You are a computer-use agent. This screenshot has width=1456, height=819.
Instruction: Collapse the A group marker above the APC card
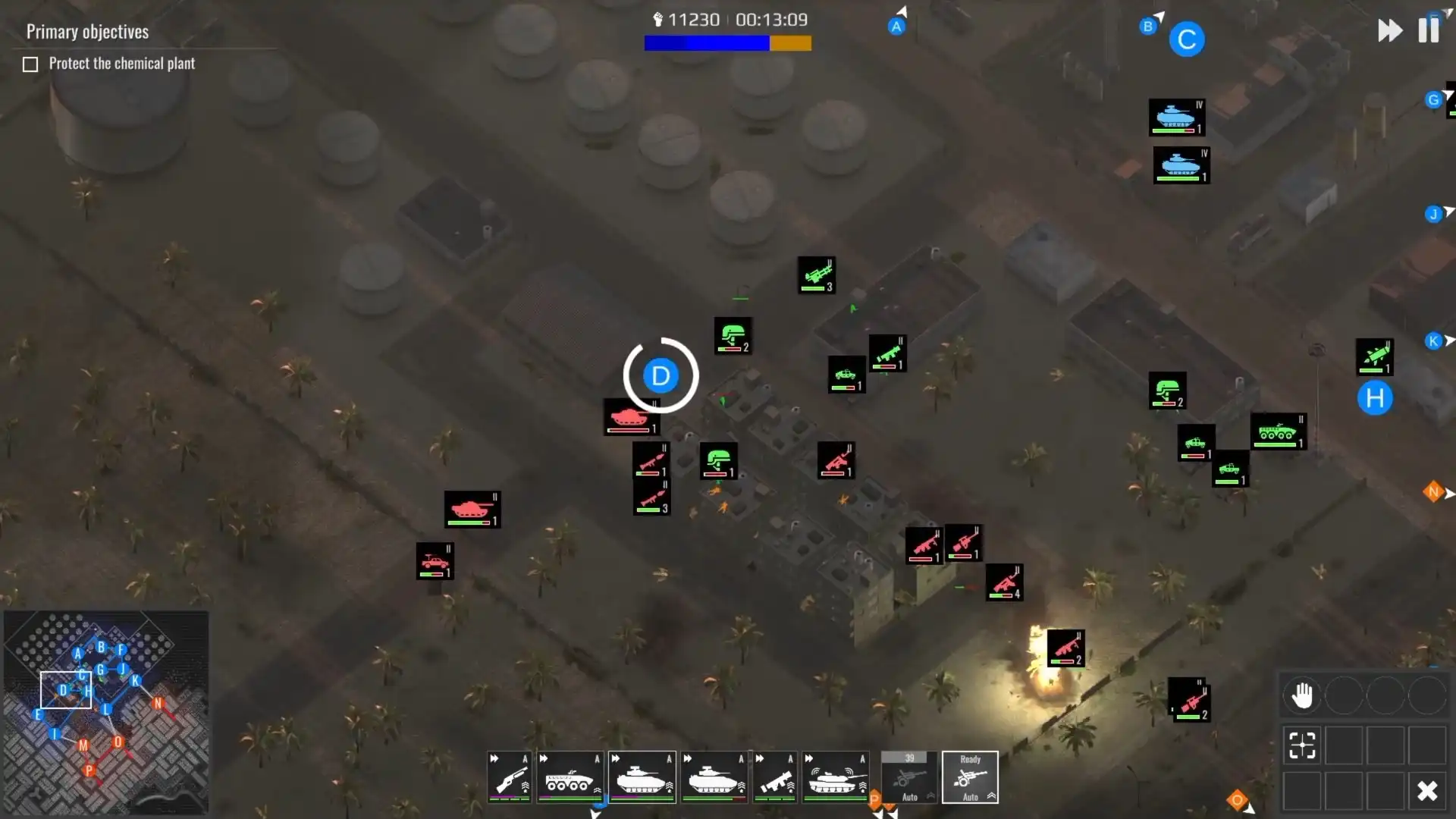click(597, 758)
